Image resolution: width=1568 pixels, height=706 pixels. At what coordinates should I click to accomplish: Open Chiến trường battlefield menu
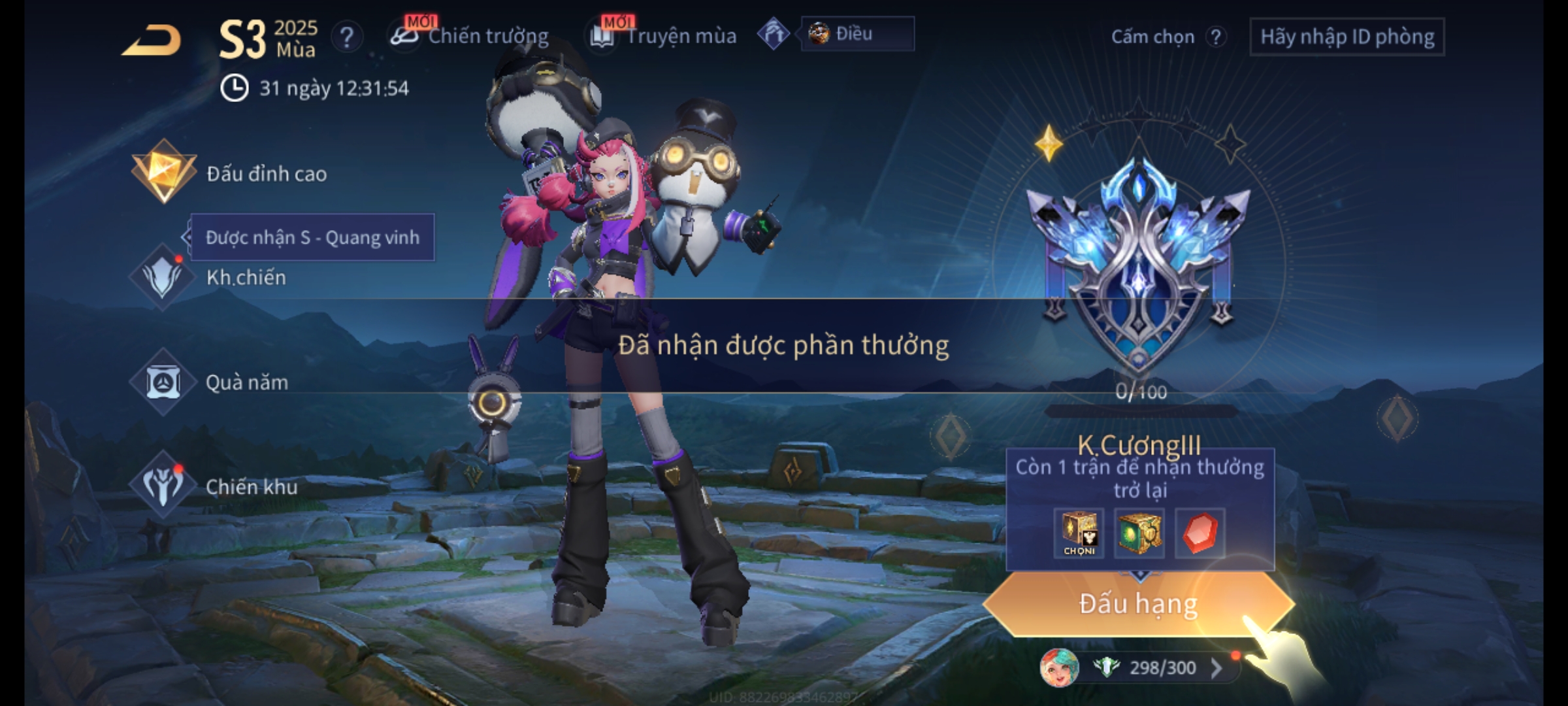tap(470, 36)
